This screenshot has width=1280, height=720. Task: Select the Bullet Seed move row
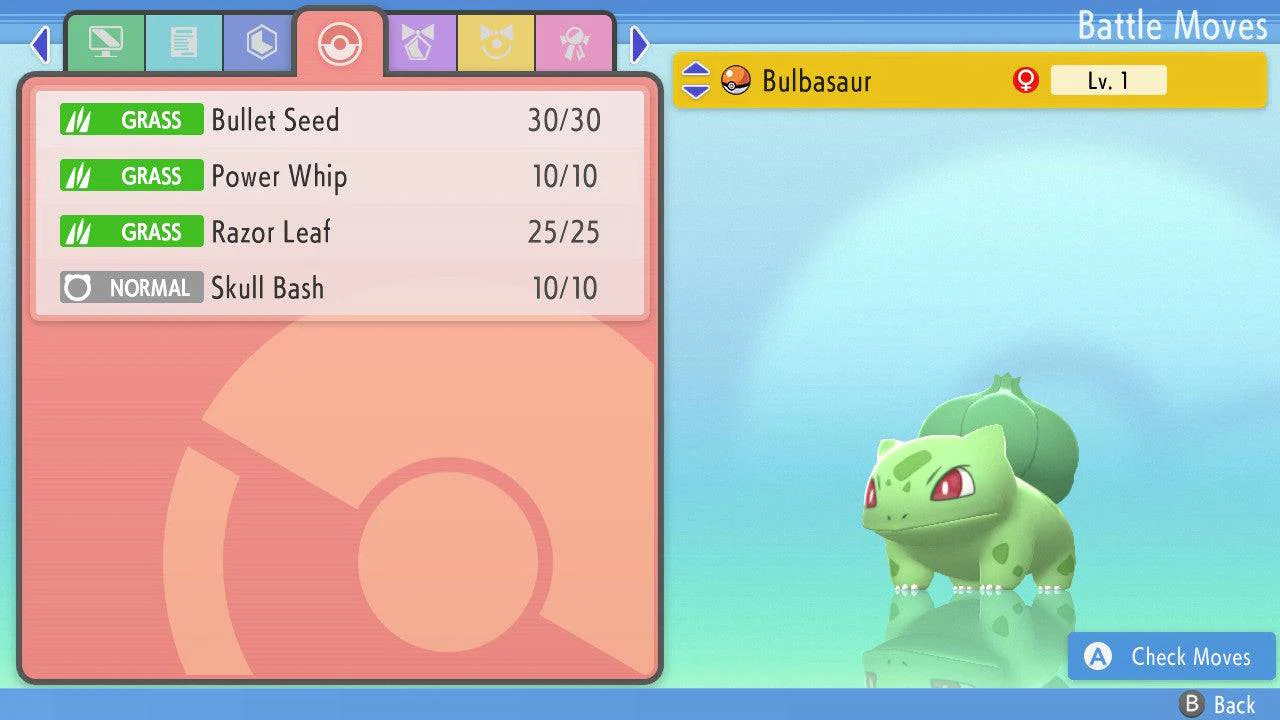pyautogui.click(x=340, y=120)
